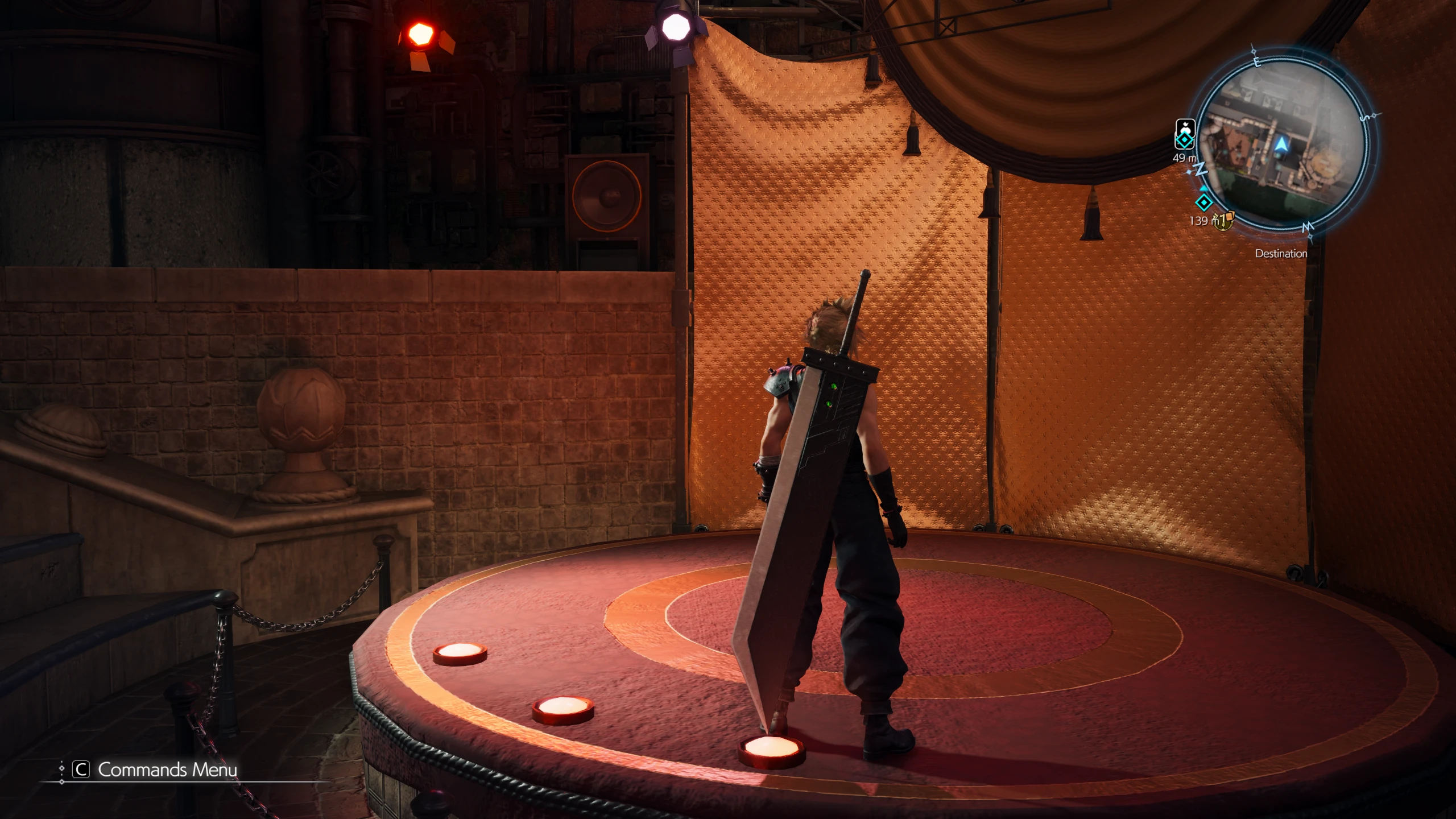Screen dimensions: 1456x819
Task: Select the gold number-one quest badge
Action: coord(1223,220)
